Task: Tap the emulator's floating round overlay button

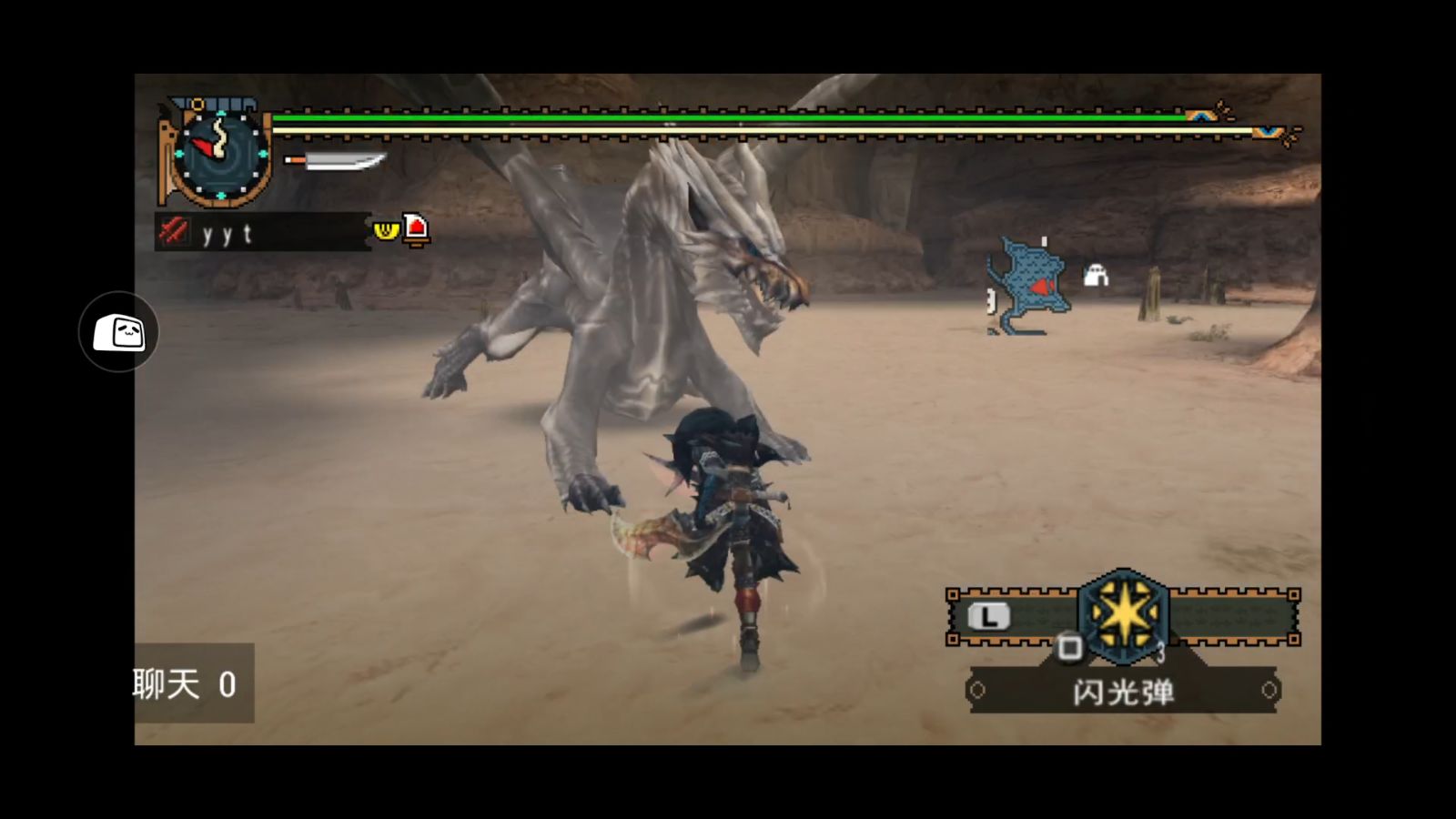Action: (118, 332)
